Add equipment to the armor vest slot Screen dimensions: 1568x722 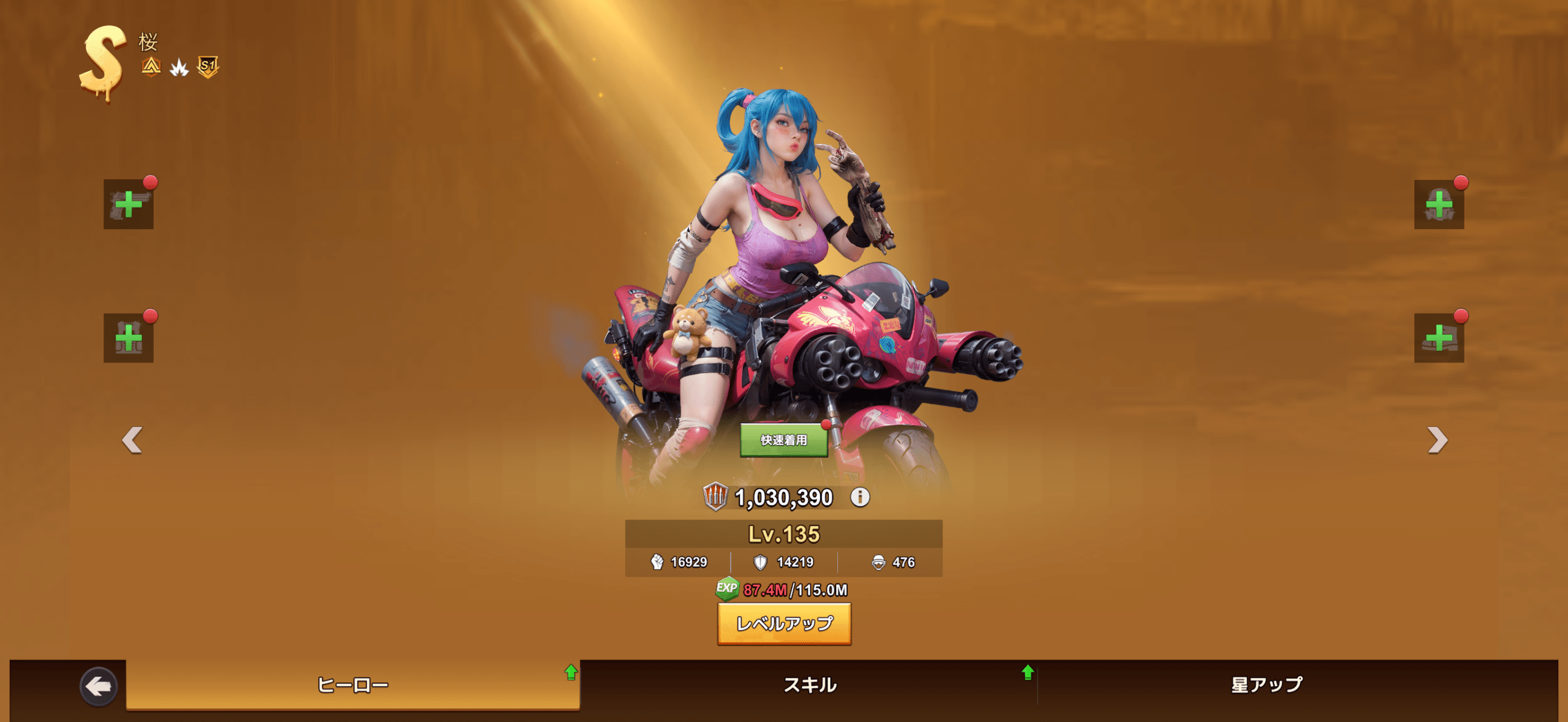129,338
